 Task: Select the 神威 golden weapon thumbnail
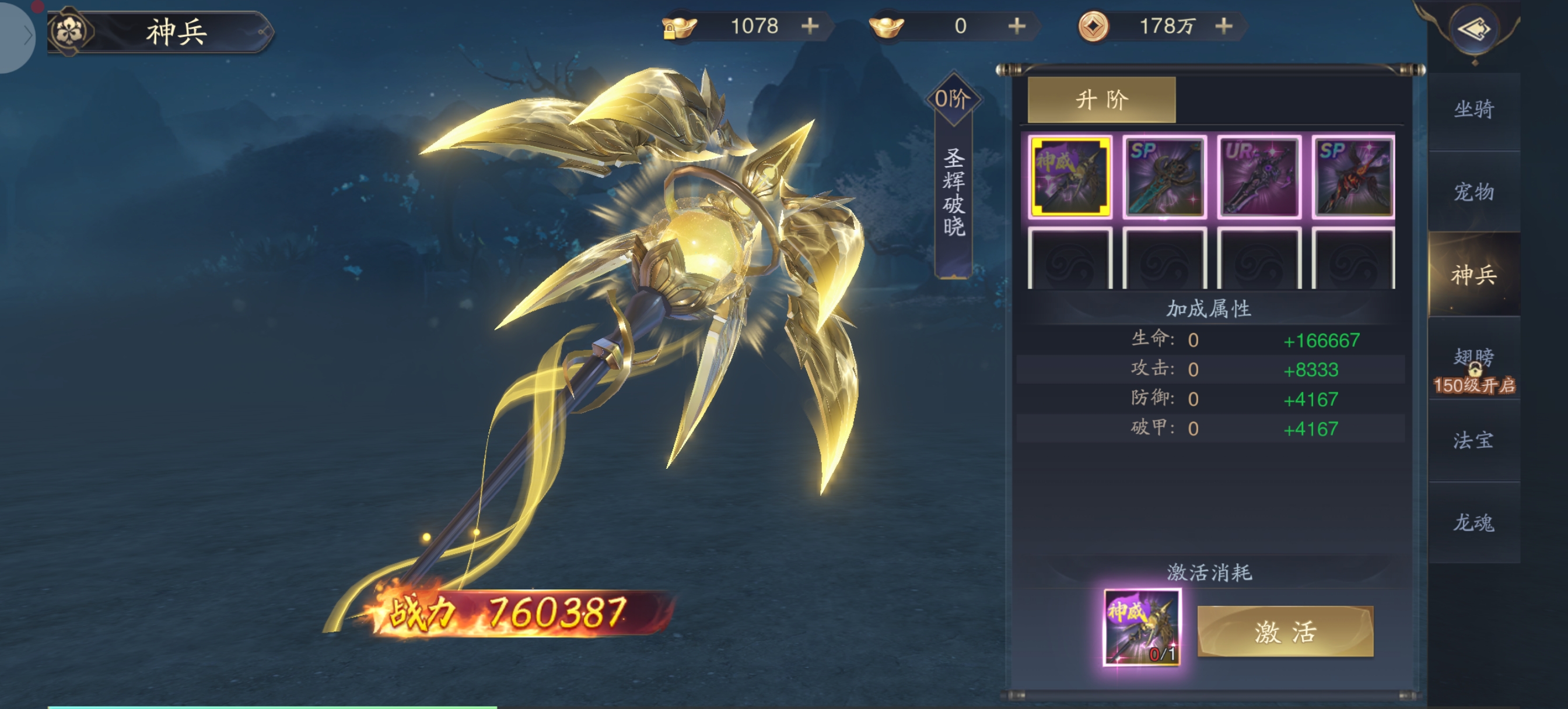pos(1069,177)
